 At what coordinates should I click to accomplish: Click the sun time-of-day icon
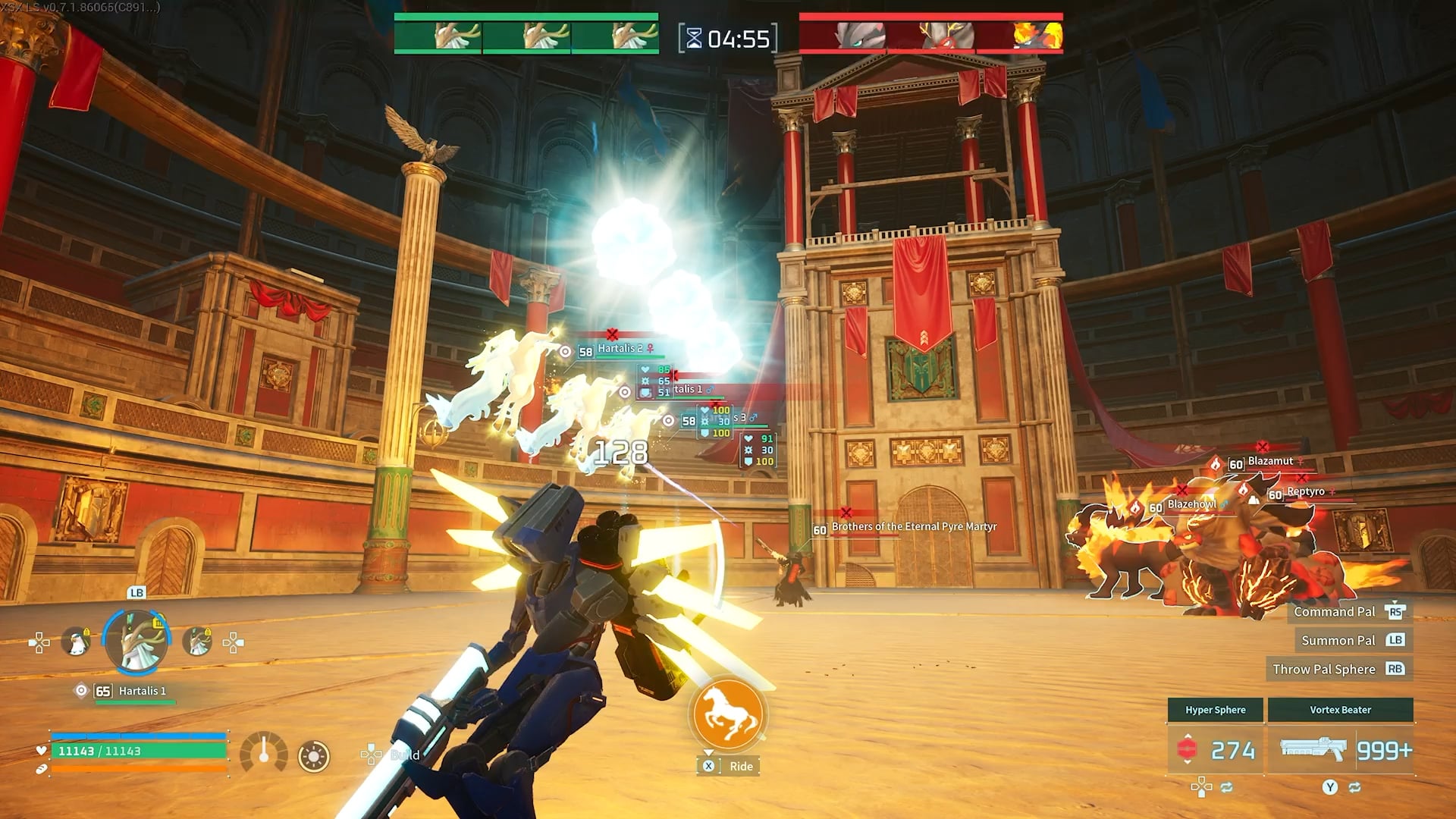coord(314,756)
